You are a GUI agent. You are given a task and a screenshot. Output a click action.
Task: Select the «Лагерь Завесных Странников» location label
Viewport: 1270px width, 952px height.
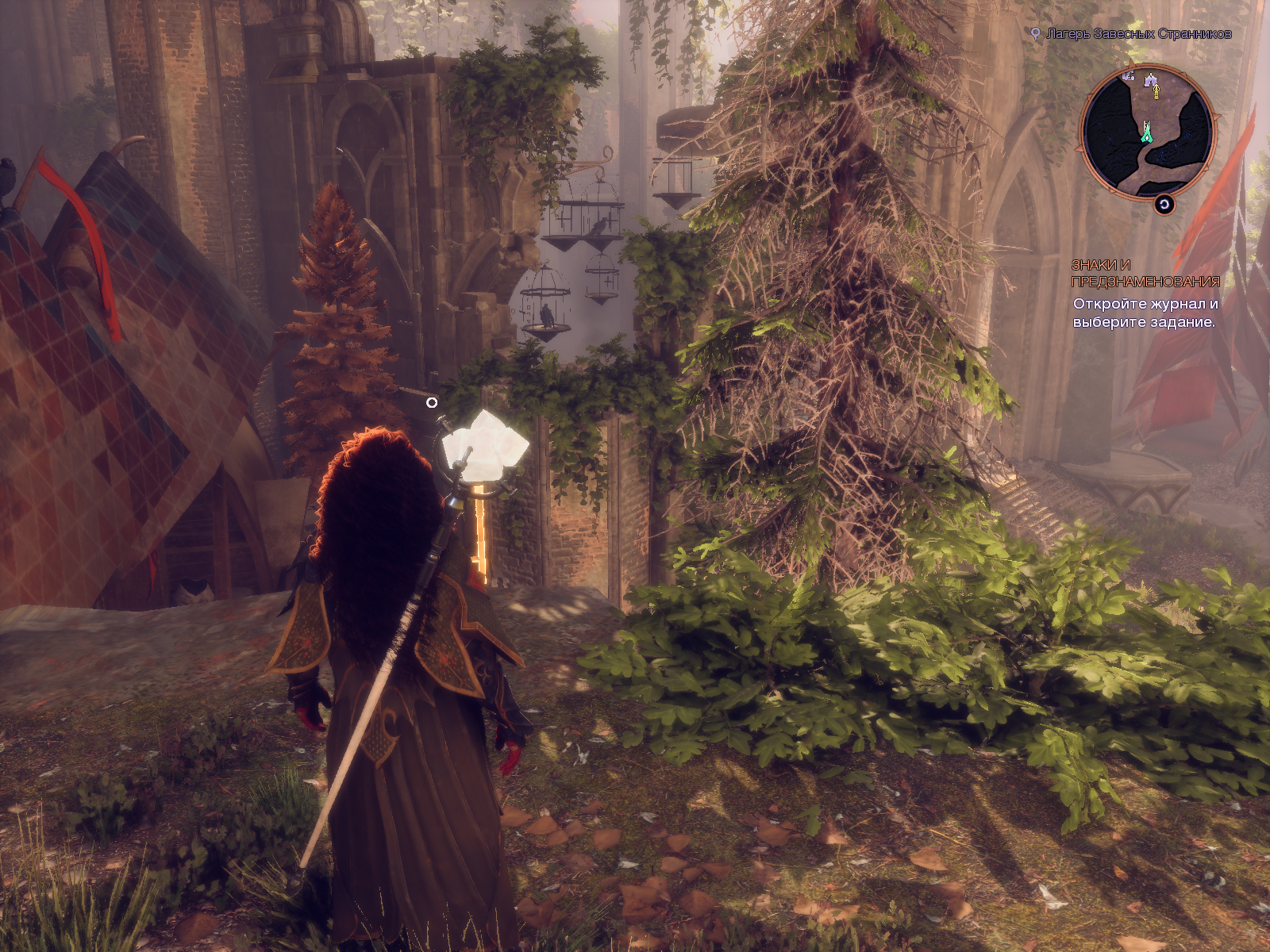pyautogui.click(x=1138, y=33)
